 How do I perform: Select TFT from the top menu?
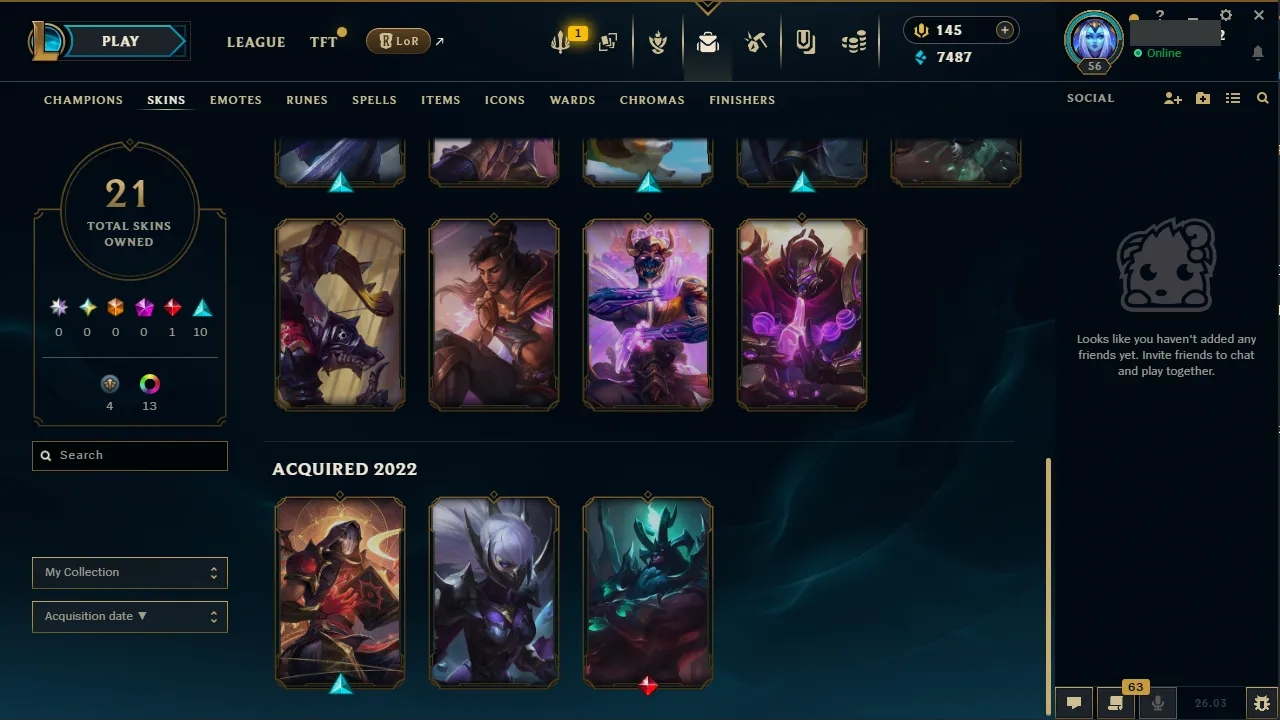323,41
